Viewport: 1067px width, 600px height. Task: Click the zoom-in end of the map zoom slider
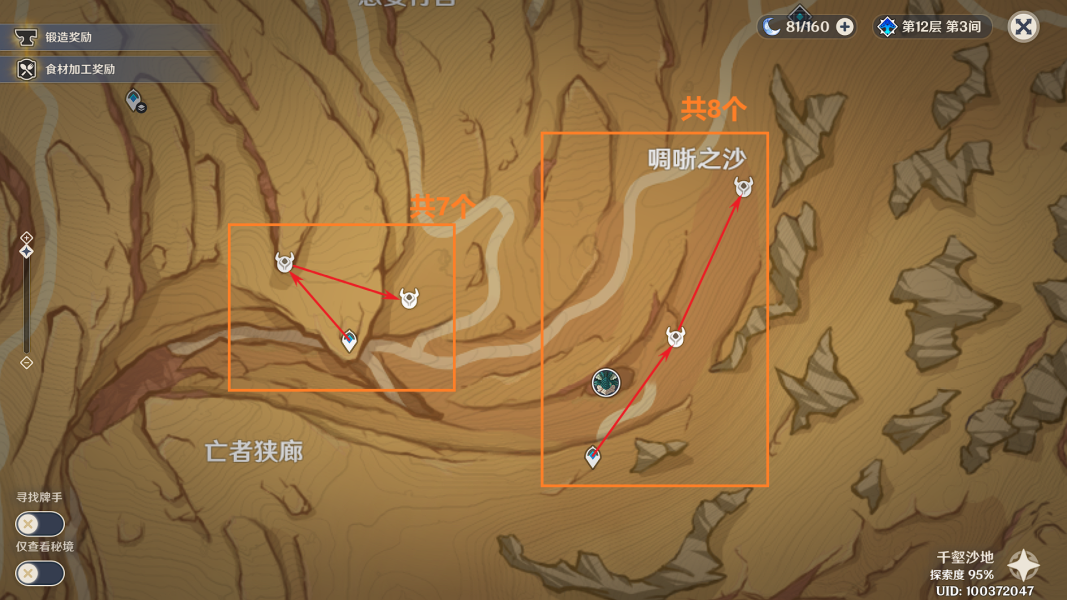(x=27, y=238)
